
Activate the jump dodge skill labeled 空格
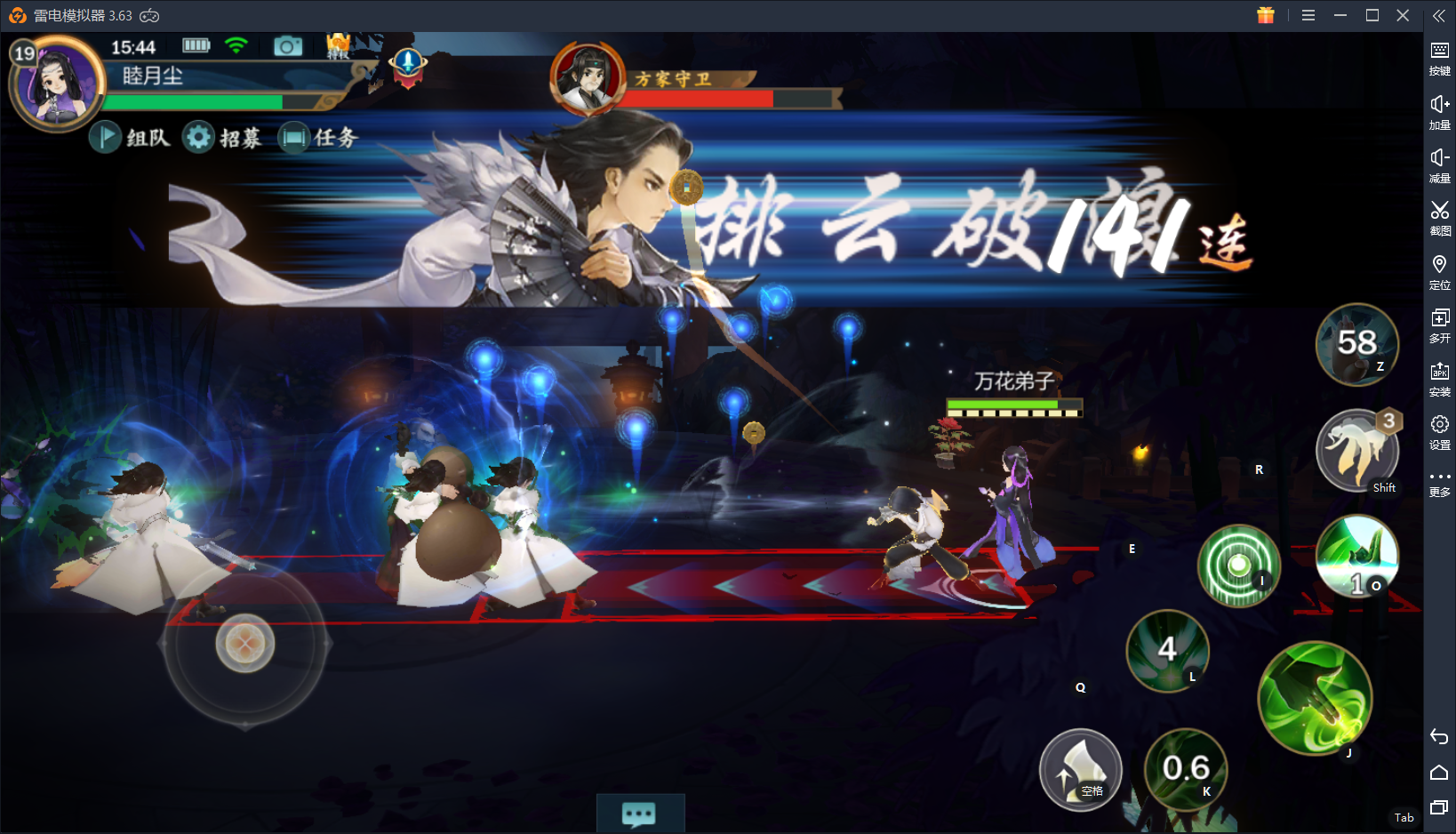[x=1080, y=769]
